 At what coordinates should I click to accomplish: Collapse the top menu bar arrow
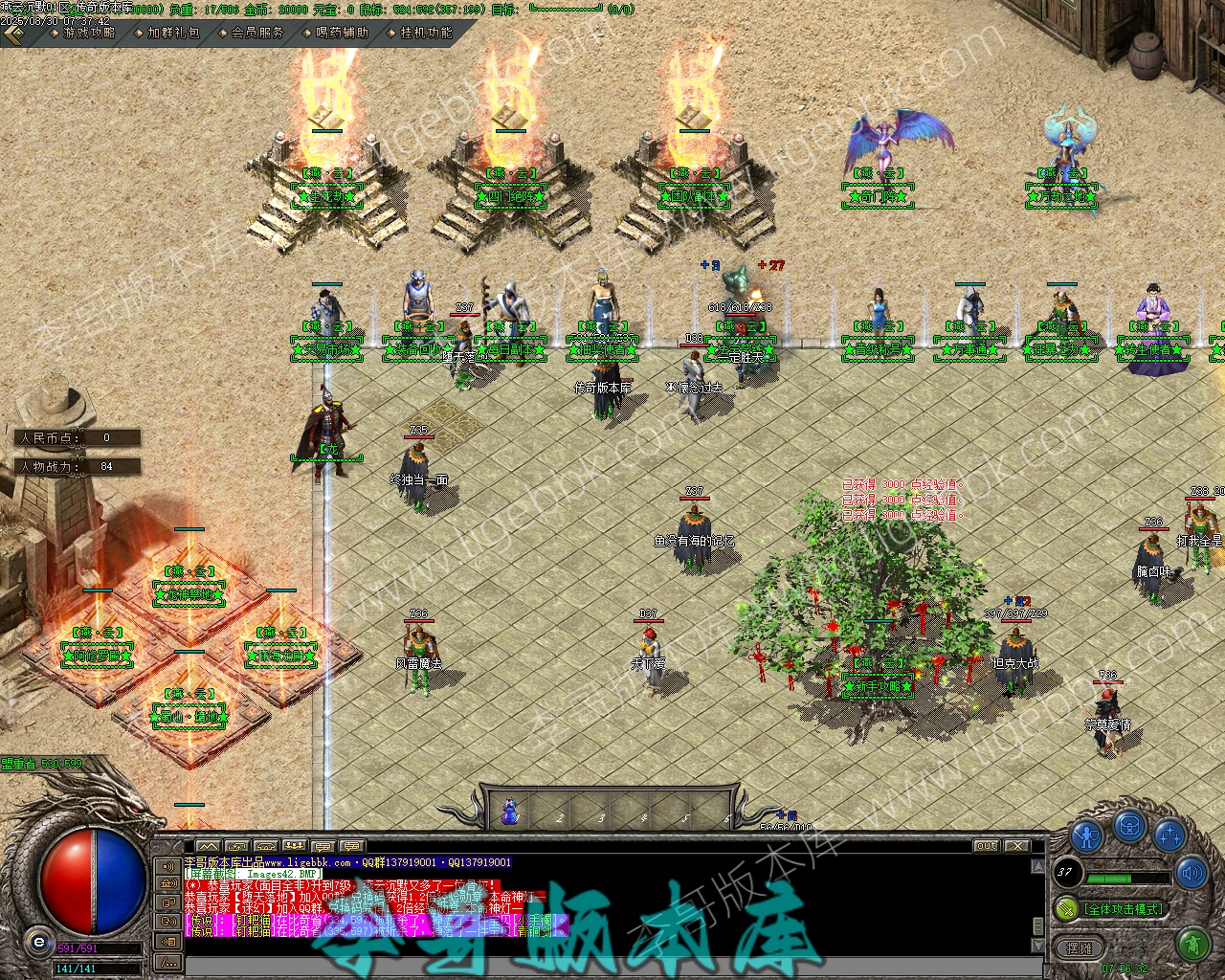tap(13, 33)
